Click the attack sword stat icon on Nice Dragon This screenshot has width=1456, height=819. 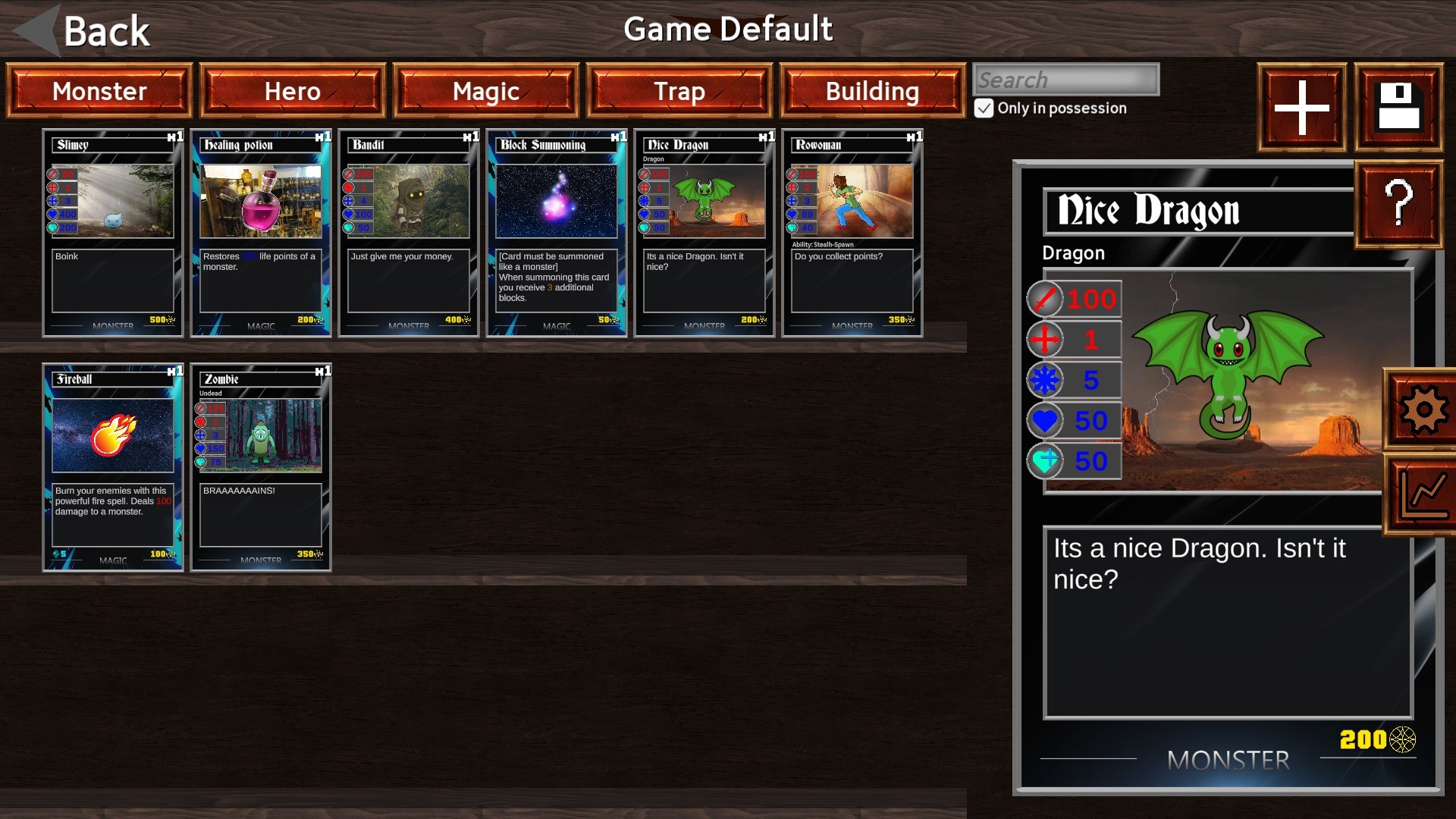(1044, 299)
